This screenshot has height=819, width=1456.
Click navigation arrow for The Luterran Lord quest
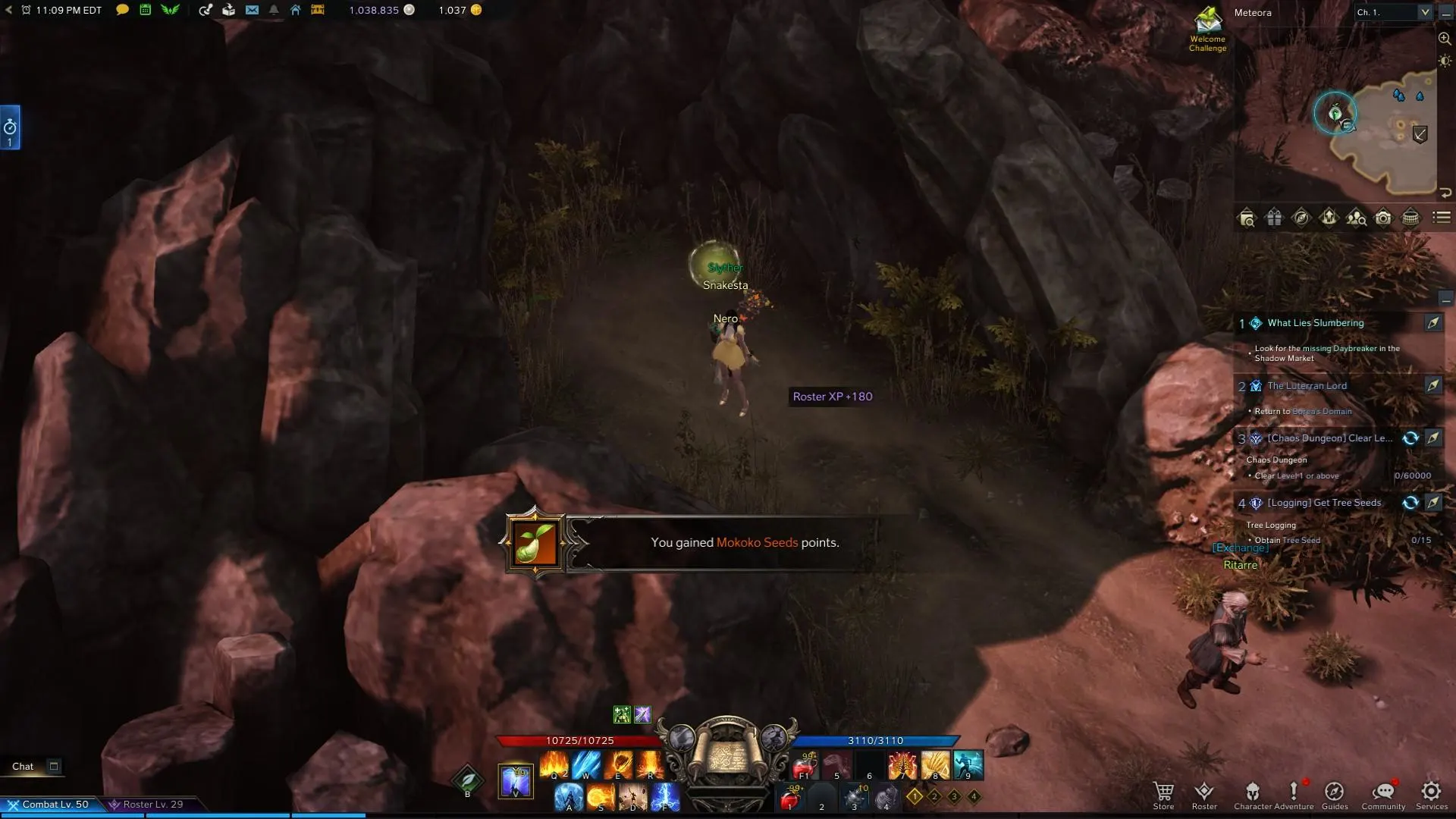tap(1434, 386)
